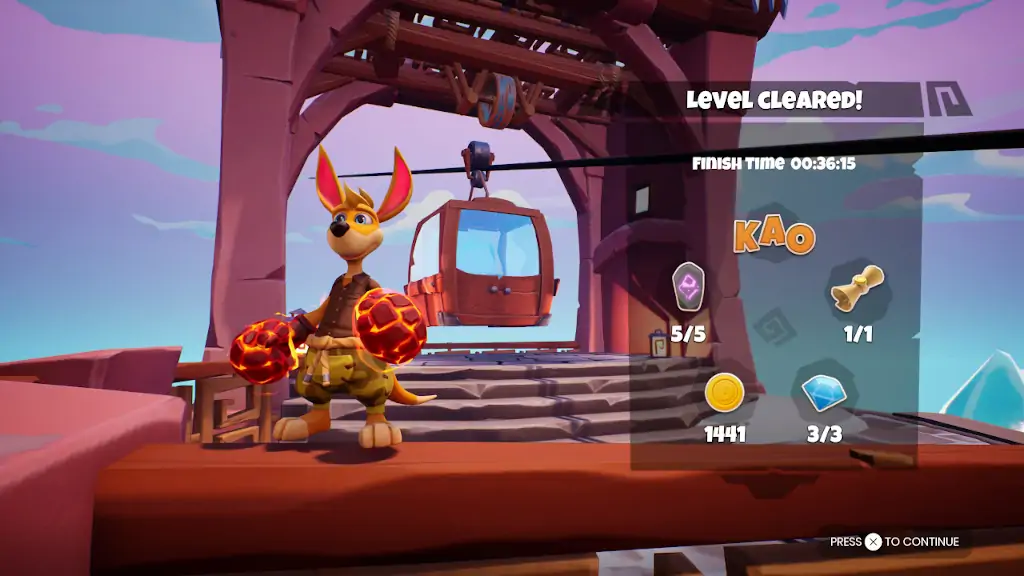The image size is (1024, 576).
Task: Click the gold coin icon
Action: point(724,393)
